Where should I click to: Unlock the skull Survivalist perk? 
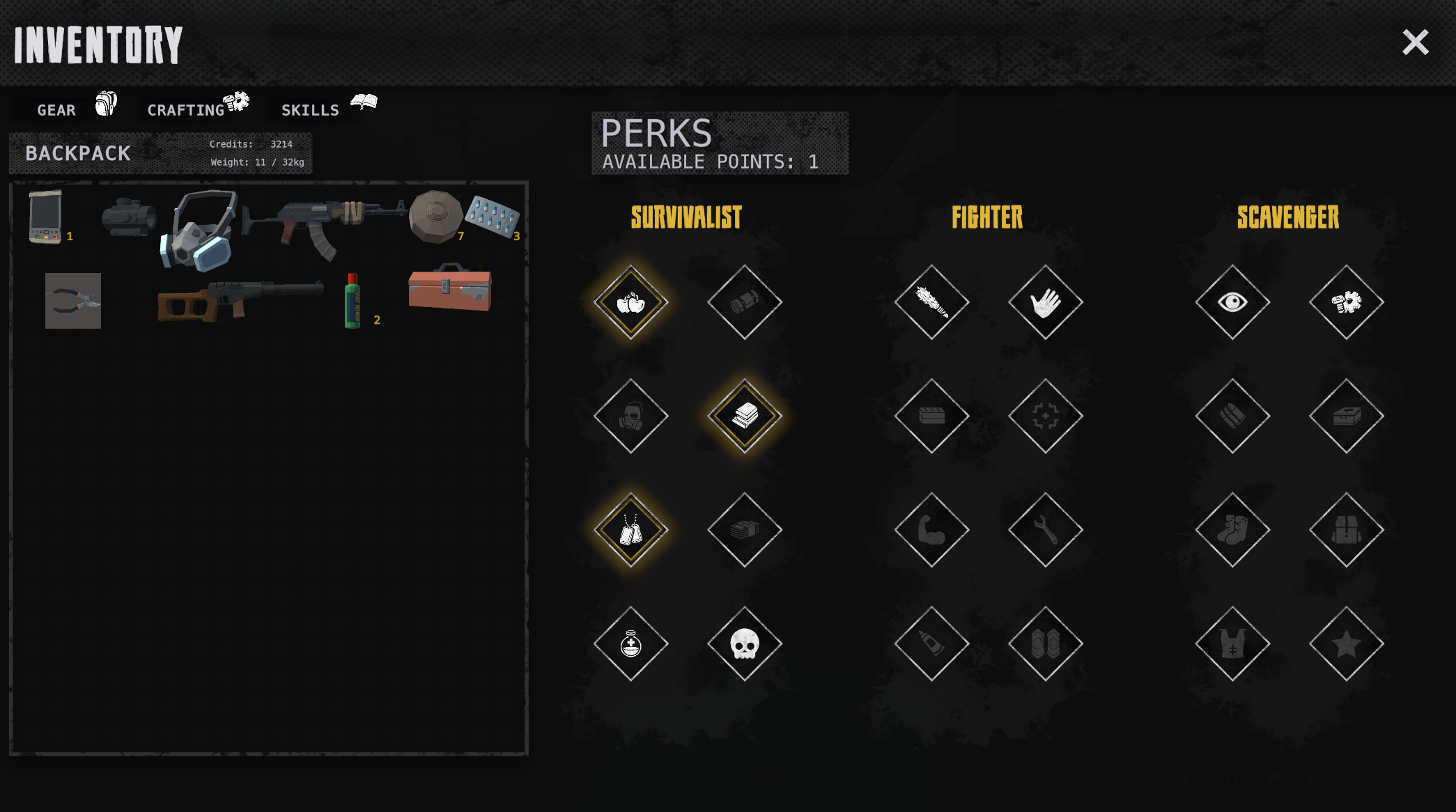tap(745, 643)
